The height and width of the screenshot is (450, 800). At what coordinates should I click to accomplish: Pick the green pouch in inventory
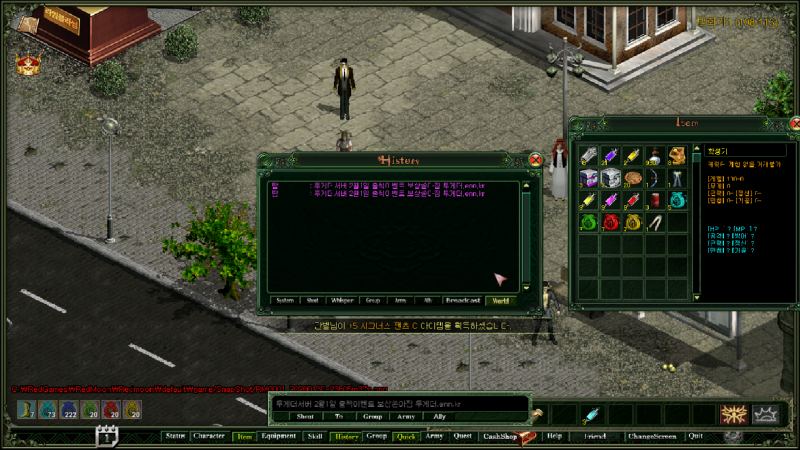click(x=588, y=222)
